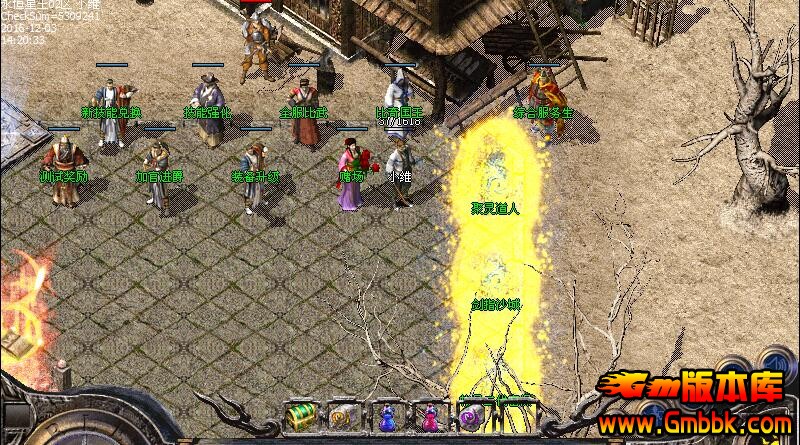Use the golden scroll in the hotbar
This screenshot has width=800, height=445.
(x=343, y=414)
